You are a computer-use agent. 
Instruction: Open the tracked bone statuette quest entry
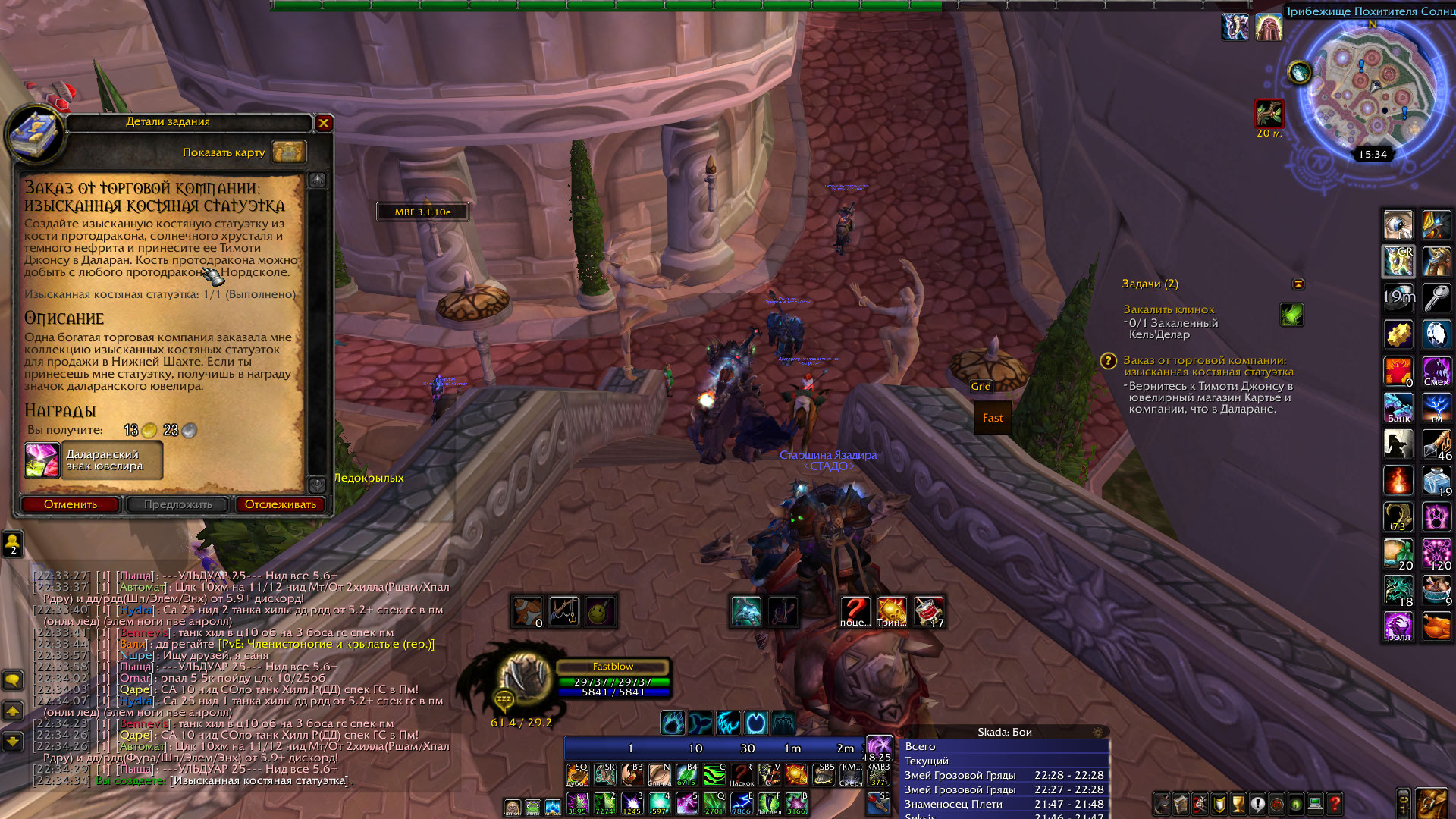pos(1208,366)
